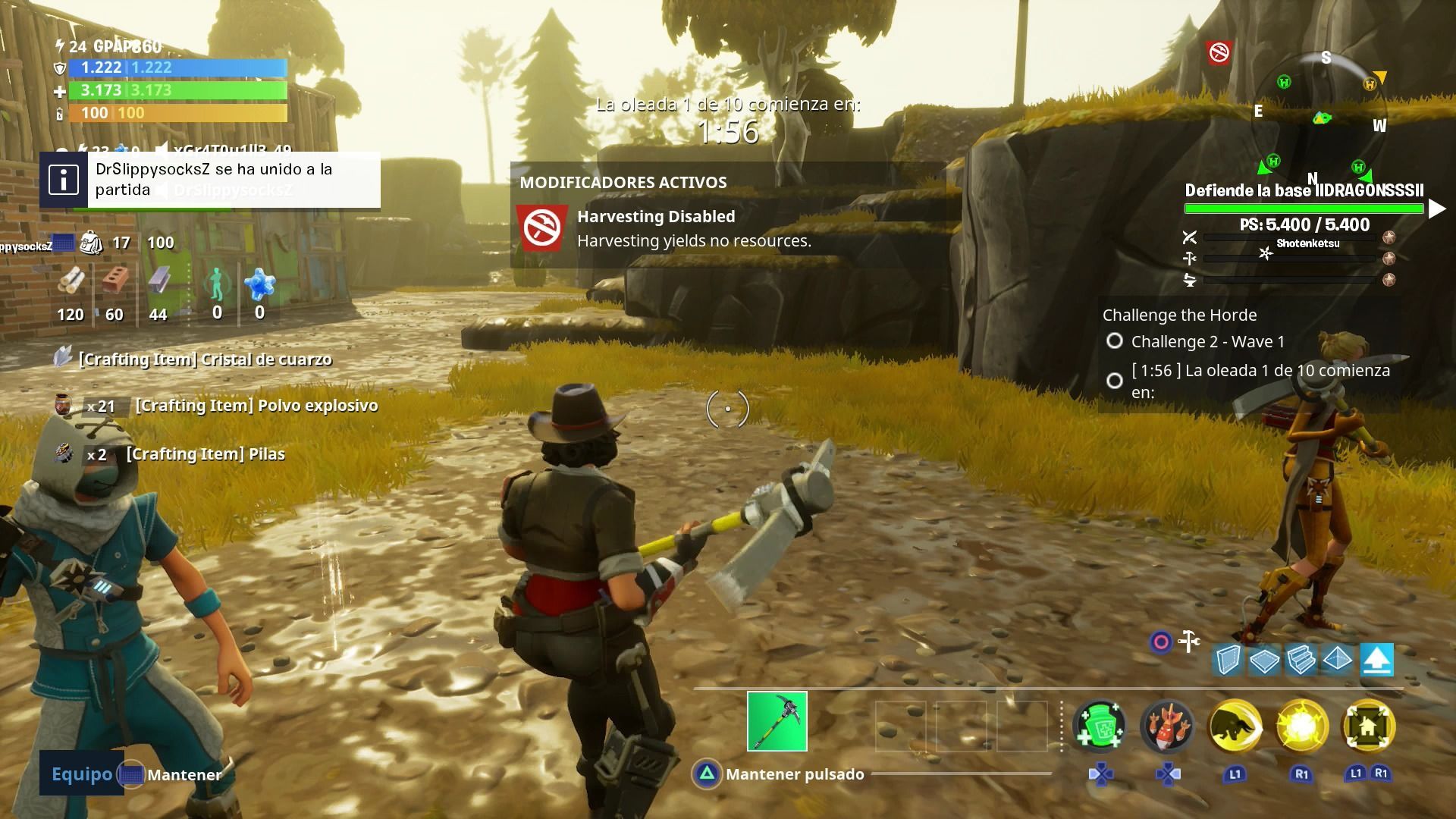Select the metal beam resource icon
Screen dimensions: 1456x819
tap(158, 281)
